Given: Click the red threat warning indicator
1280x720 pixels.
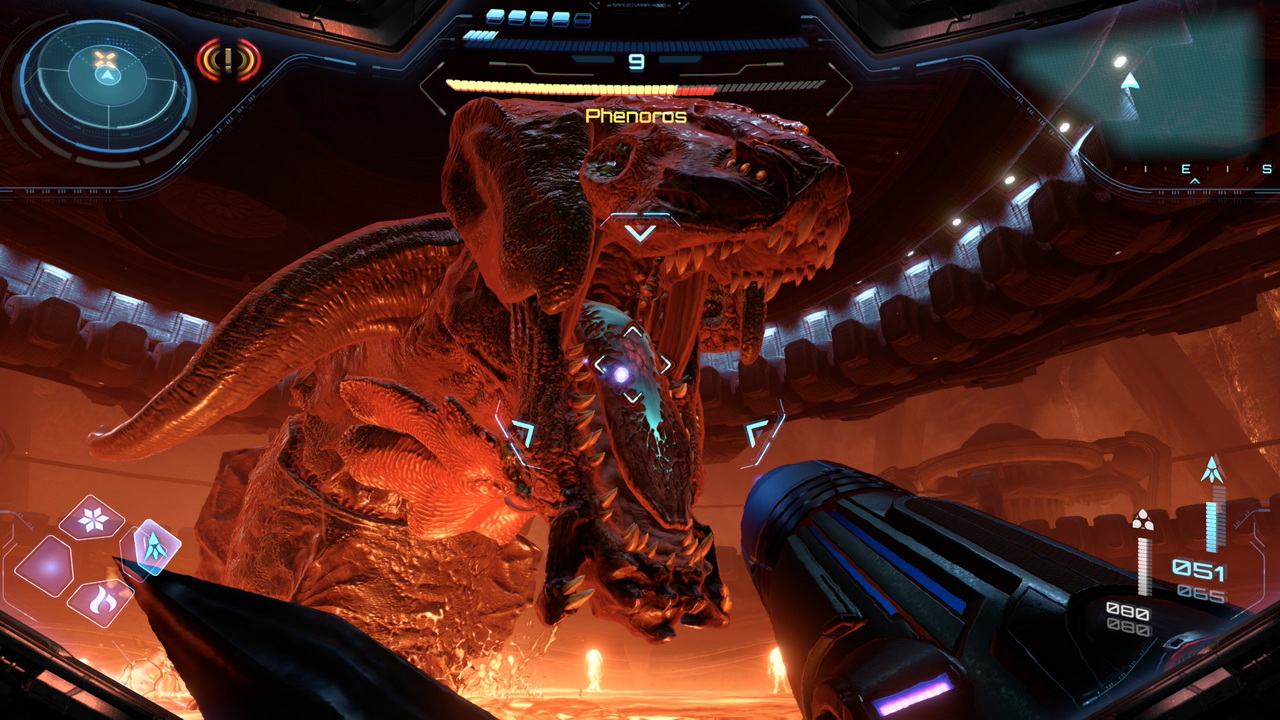Looking at the screenshot, I should point(228,61).
